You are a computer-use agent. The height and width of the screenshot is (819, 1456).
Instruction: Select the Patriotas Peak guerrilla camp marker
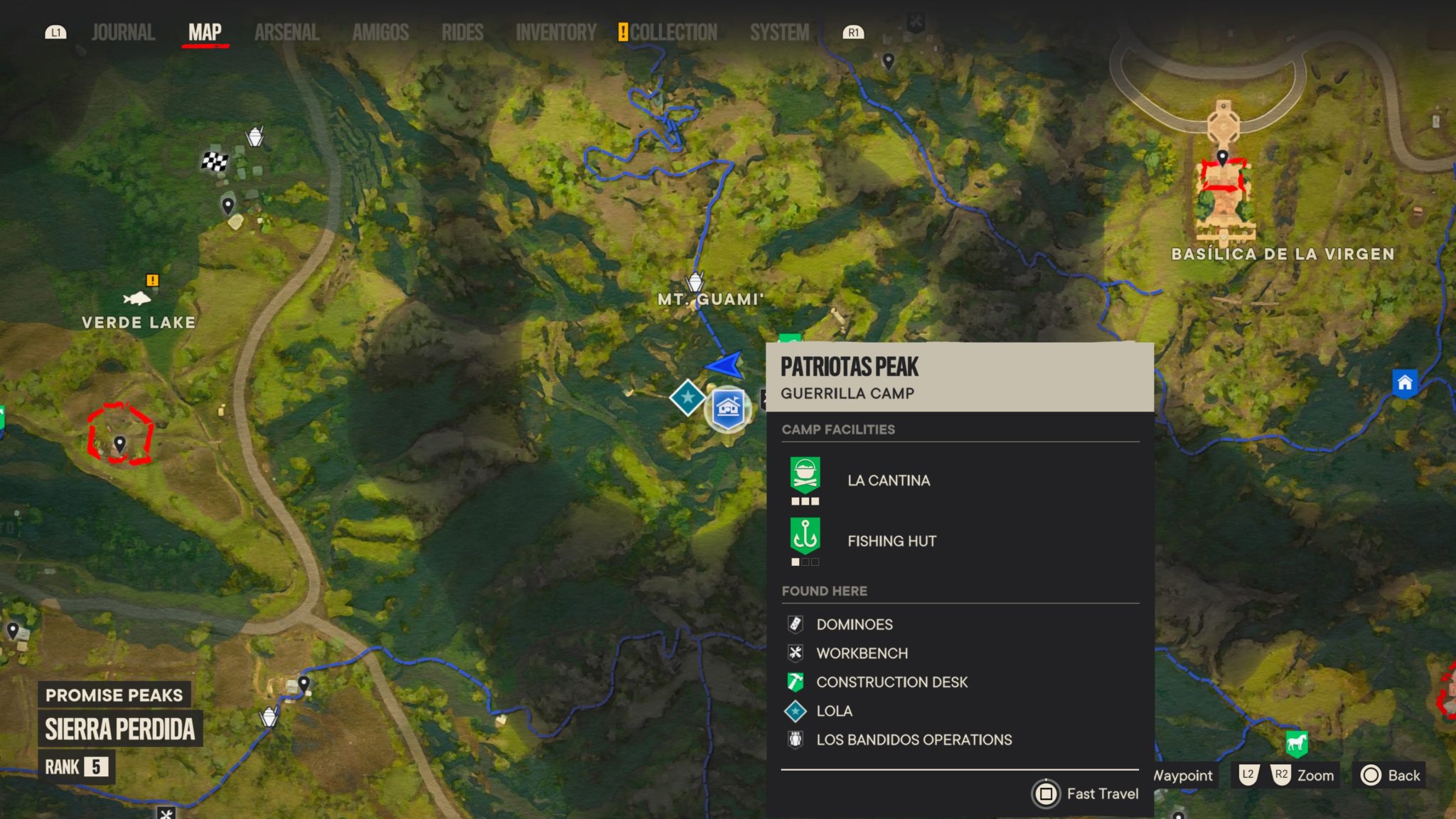(x=728, y=409)
